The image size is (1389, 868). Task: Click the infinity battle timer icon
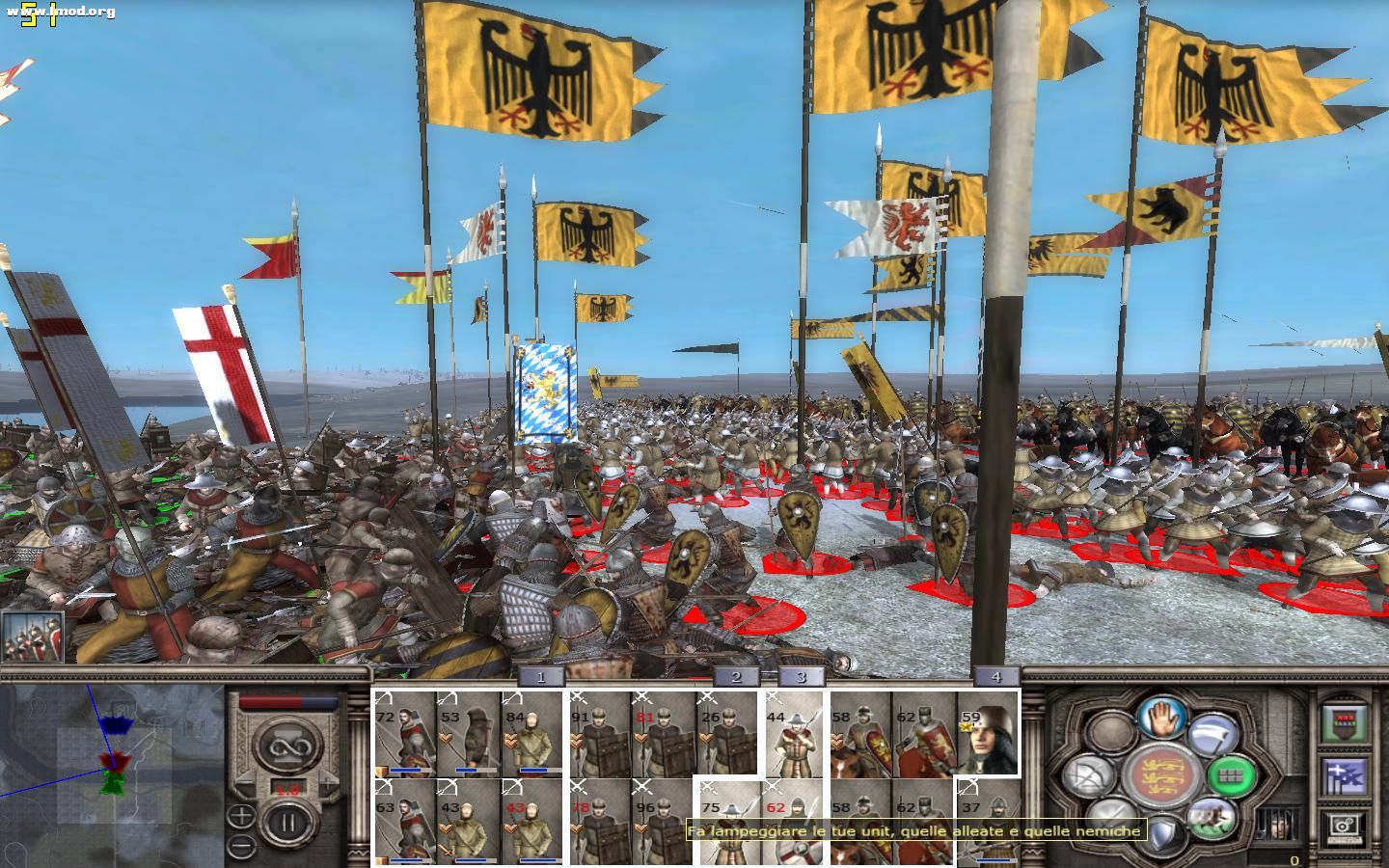290,745
